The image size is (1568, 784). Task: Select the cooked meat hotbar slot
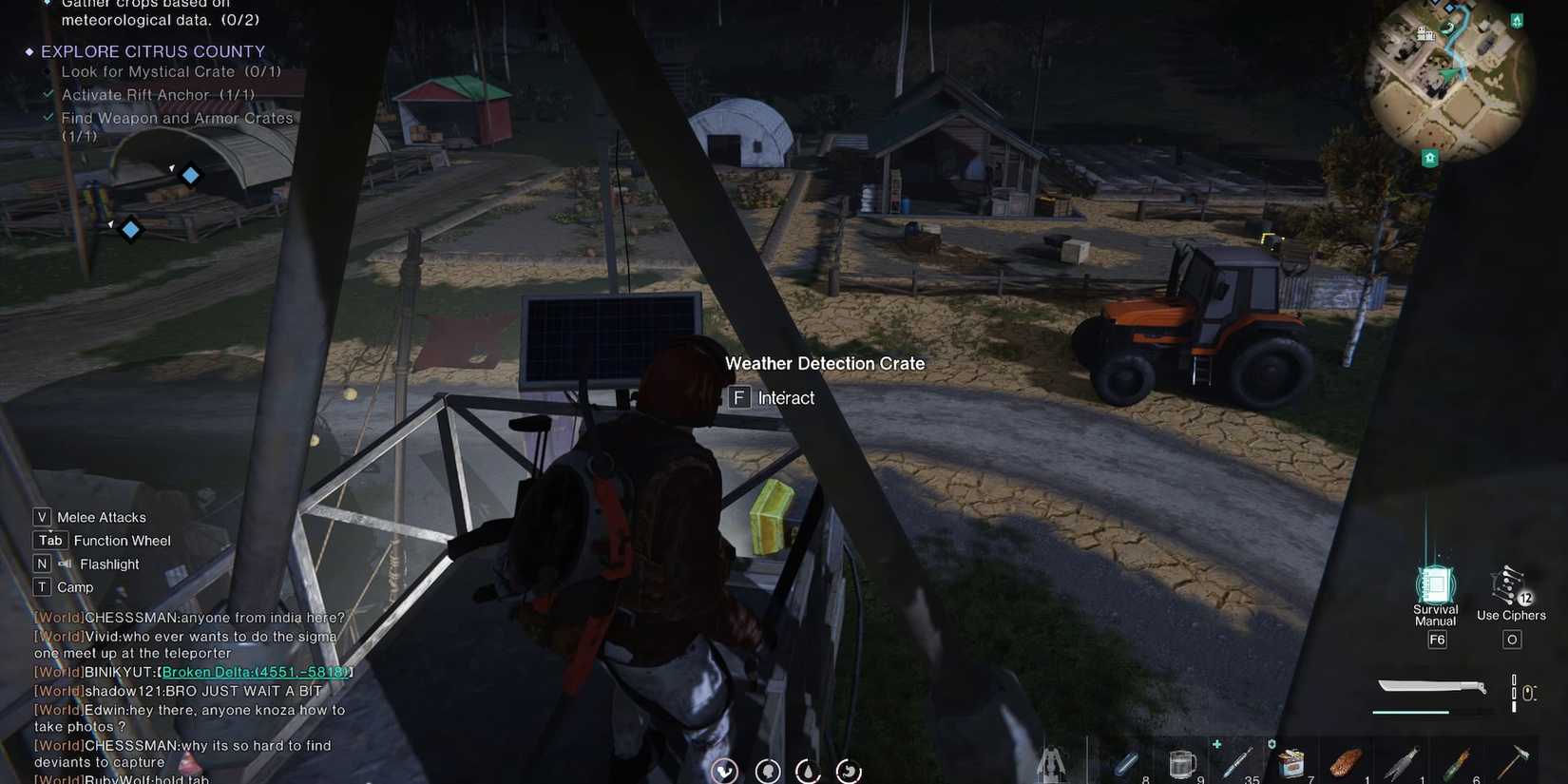(x=1347, y=760)
